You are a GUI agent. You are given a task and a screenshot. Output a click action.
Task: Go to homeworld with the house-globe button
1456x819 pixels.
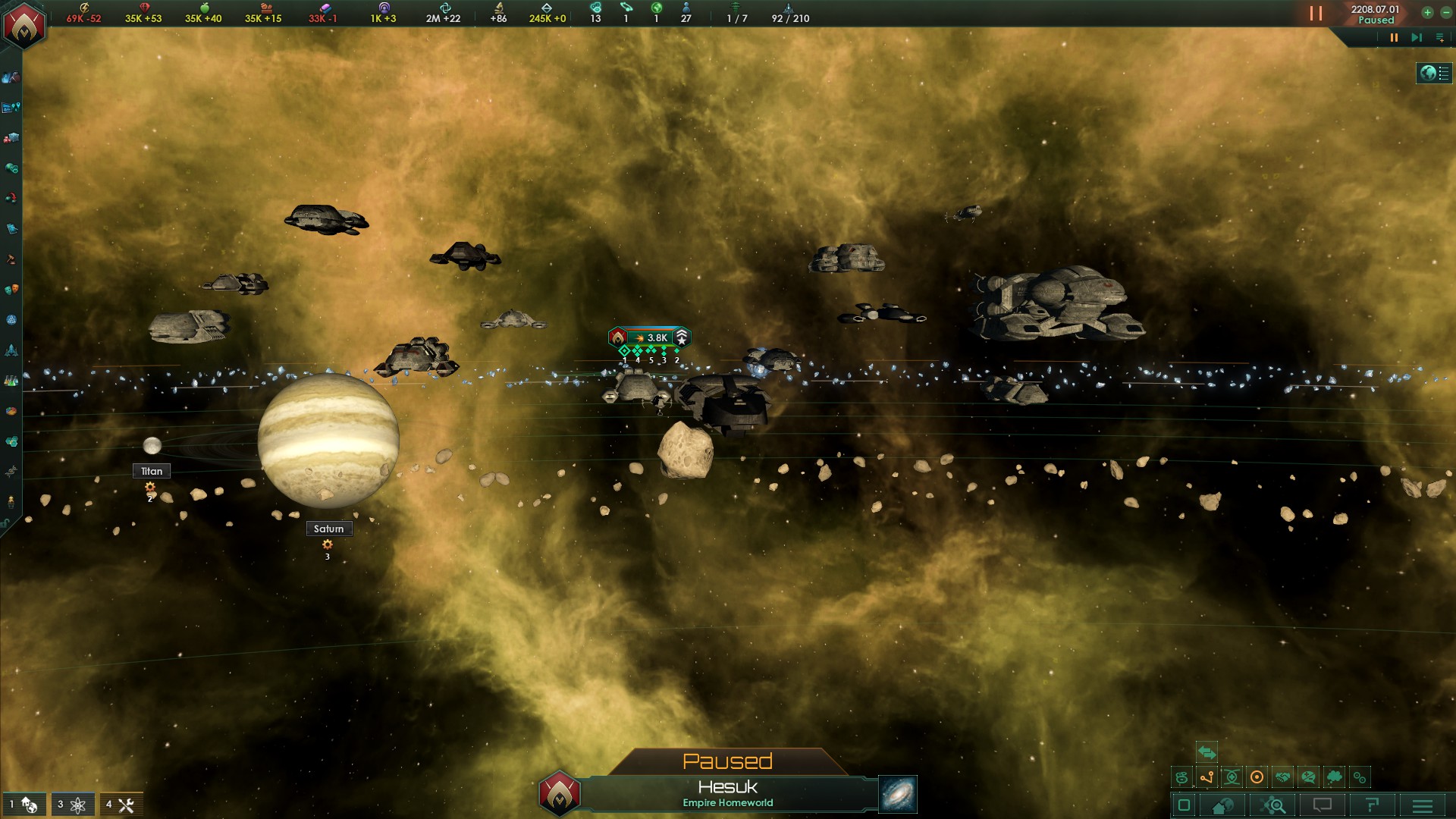tap(1222, 805)
